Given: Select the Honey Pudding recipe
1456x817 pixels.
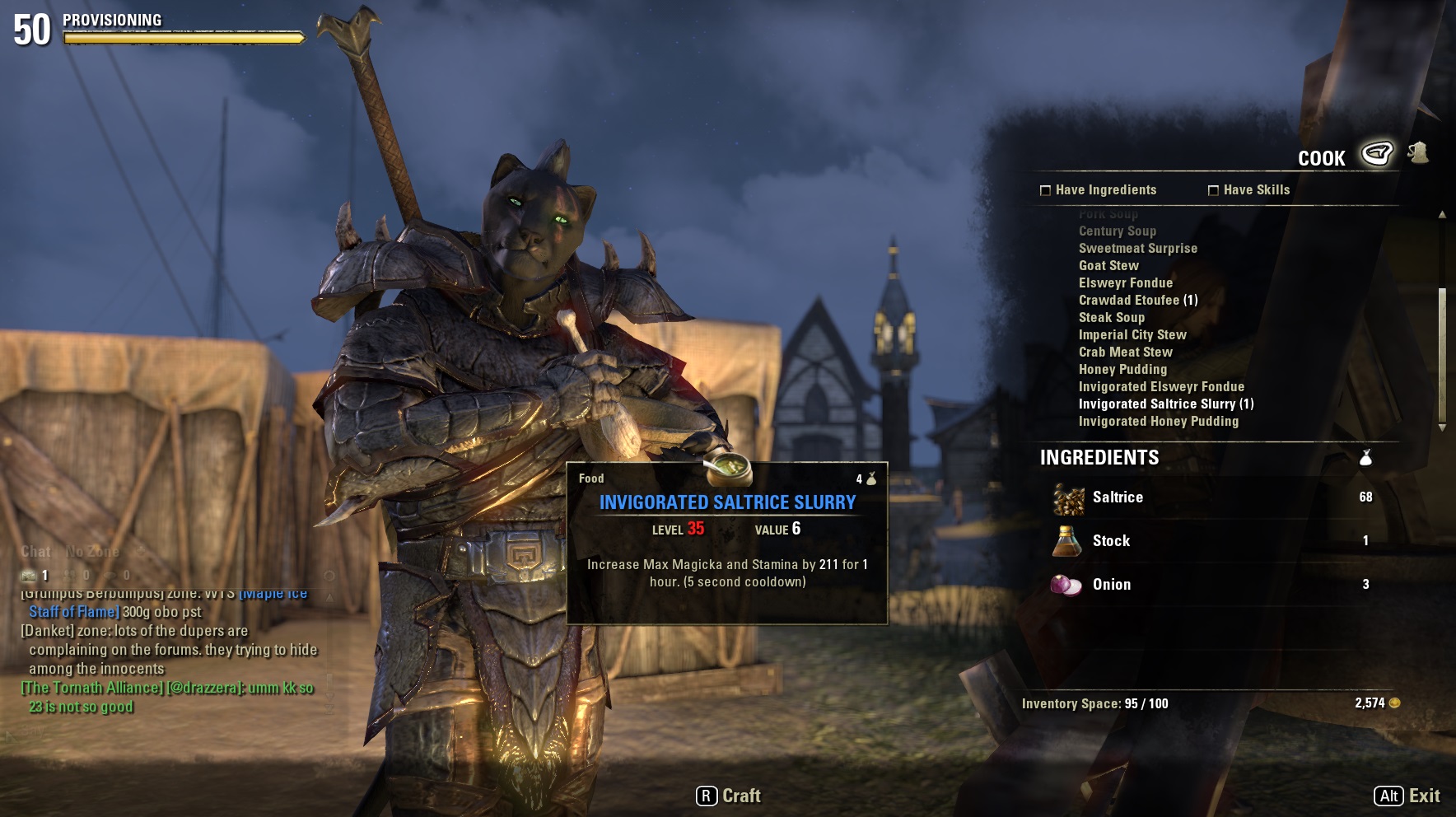Looking at the screenshot, I should tap(1122, 370).
